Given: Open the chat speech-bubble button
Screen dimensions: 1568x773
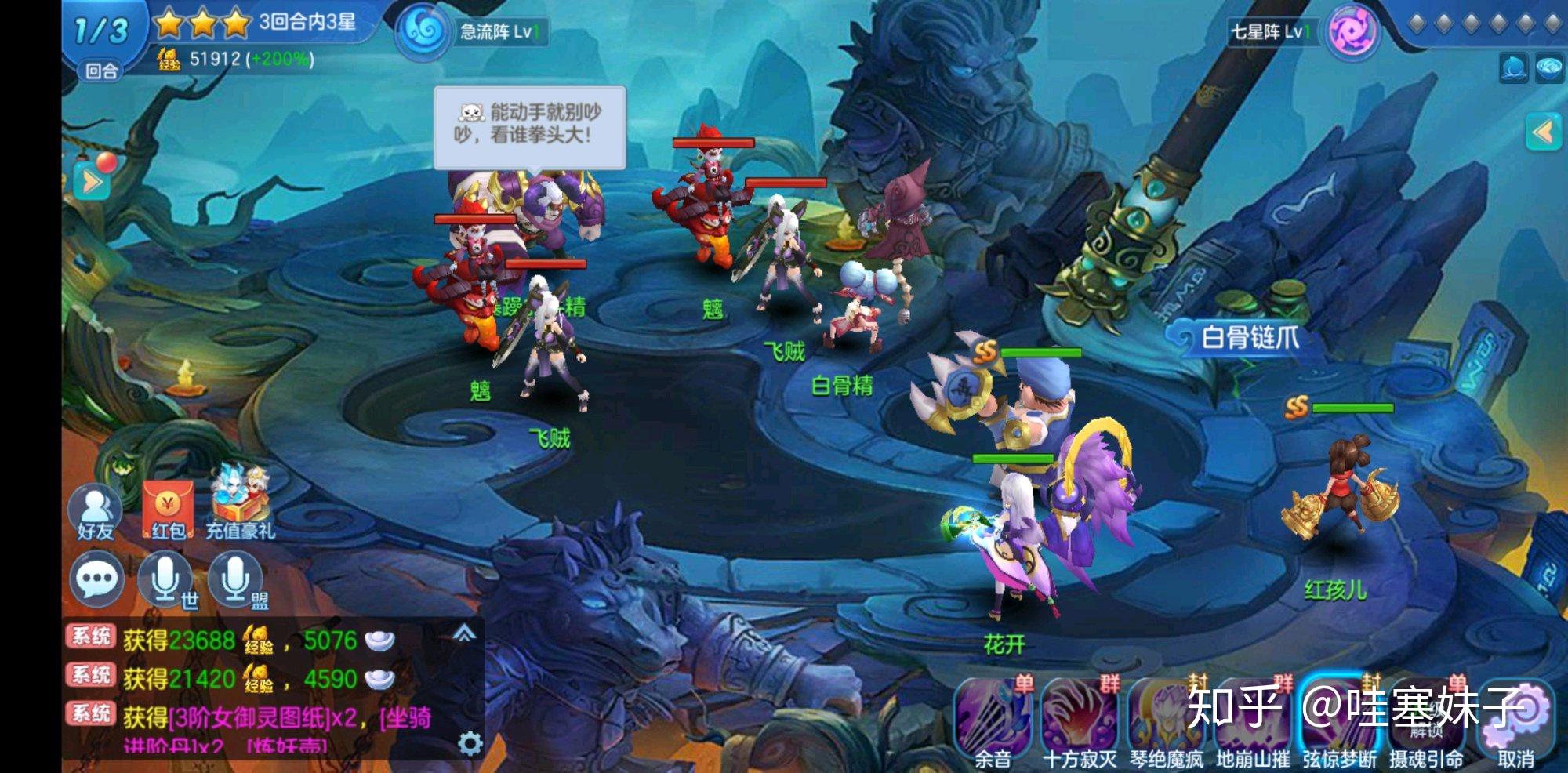Looking at the screenshot, I should click(x=97, y=580).
